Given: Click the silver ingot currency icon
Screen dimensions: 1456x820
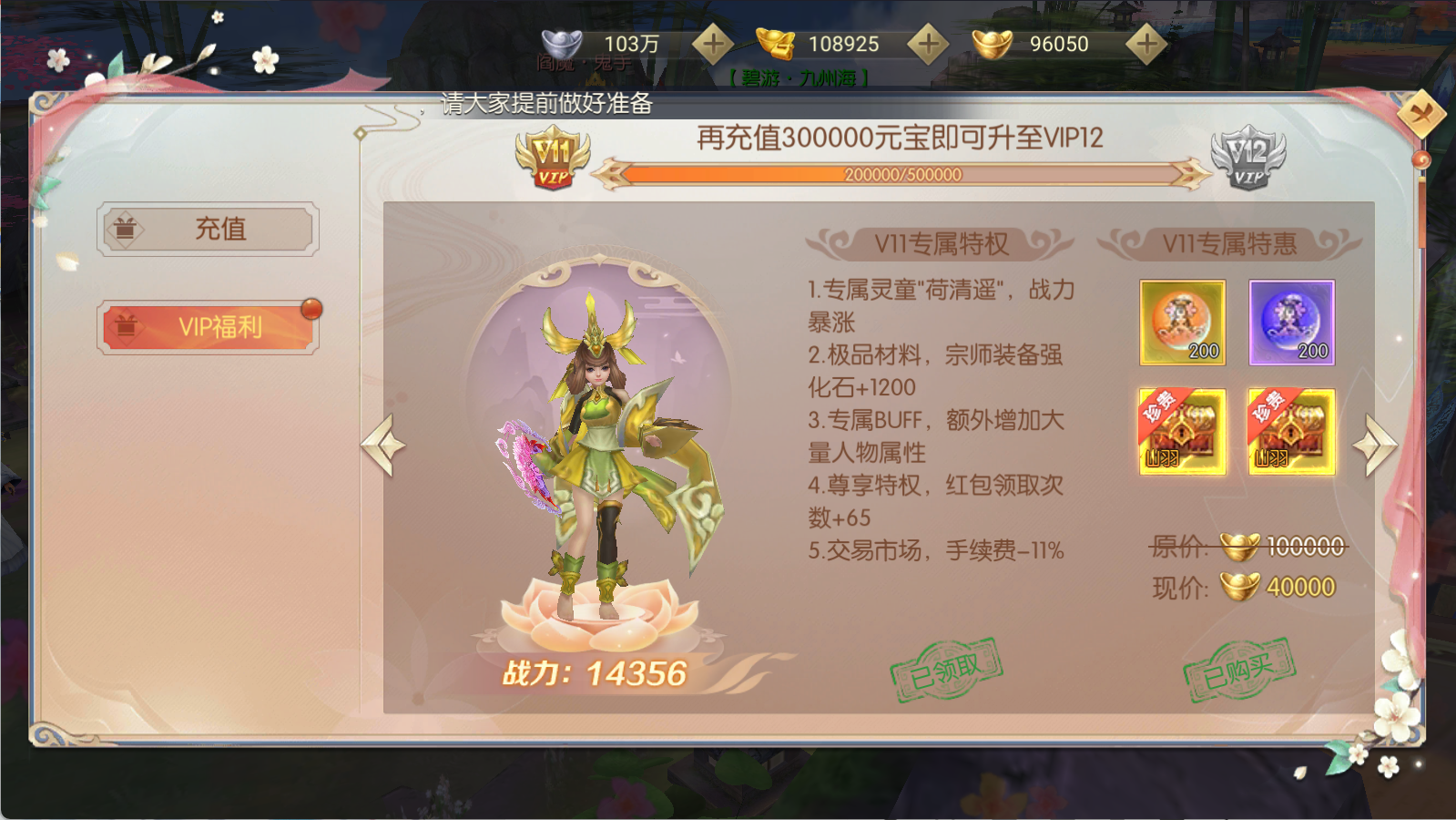Looking at the screenshot, I should [x=562, y=41].
